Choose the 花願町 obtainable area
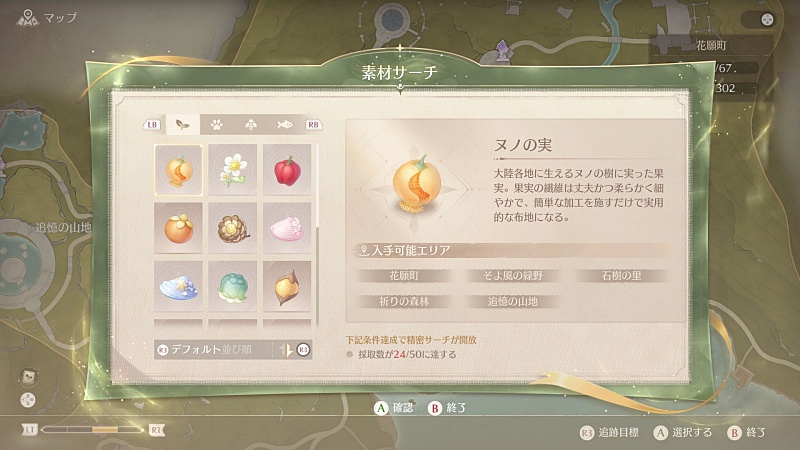Image resolution: width=800 pixels, height=450 pixels. (x=402, y=275)
